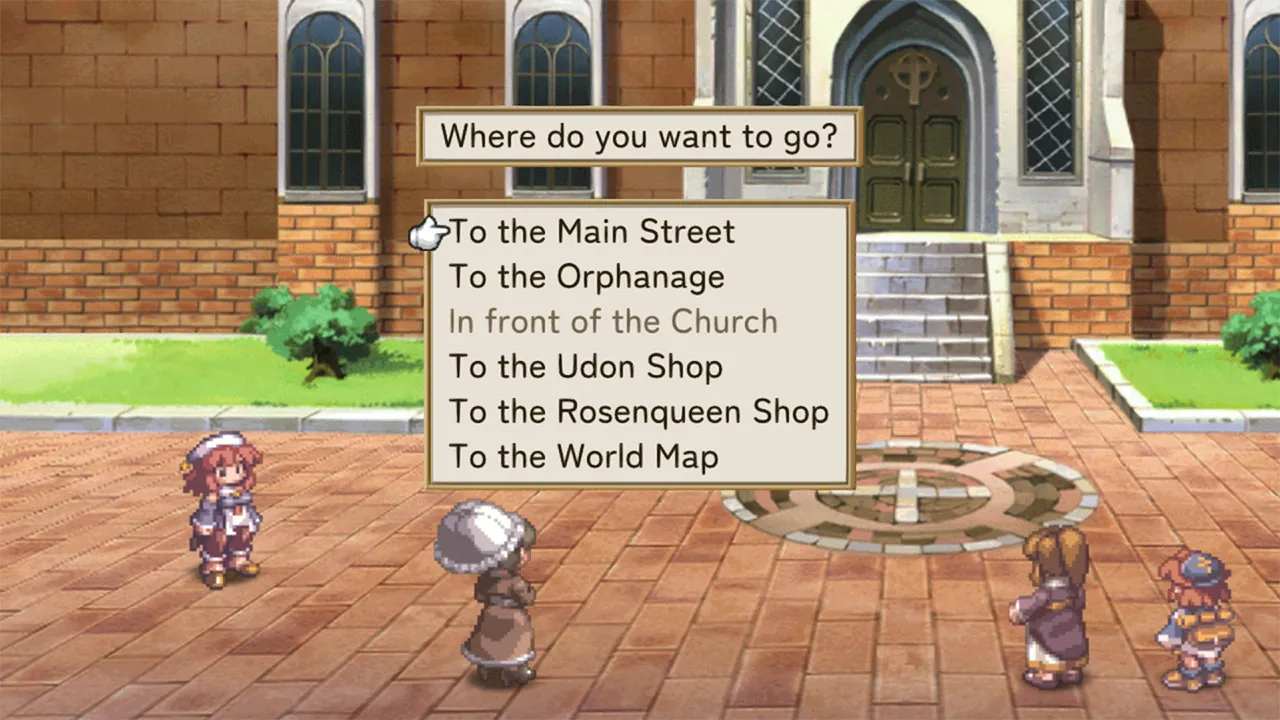Viewport: 1280px width, 720px height.
Task: Select the To the Main Street option
Action: click(x=592, y=231)
